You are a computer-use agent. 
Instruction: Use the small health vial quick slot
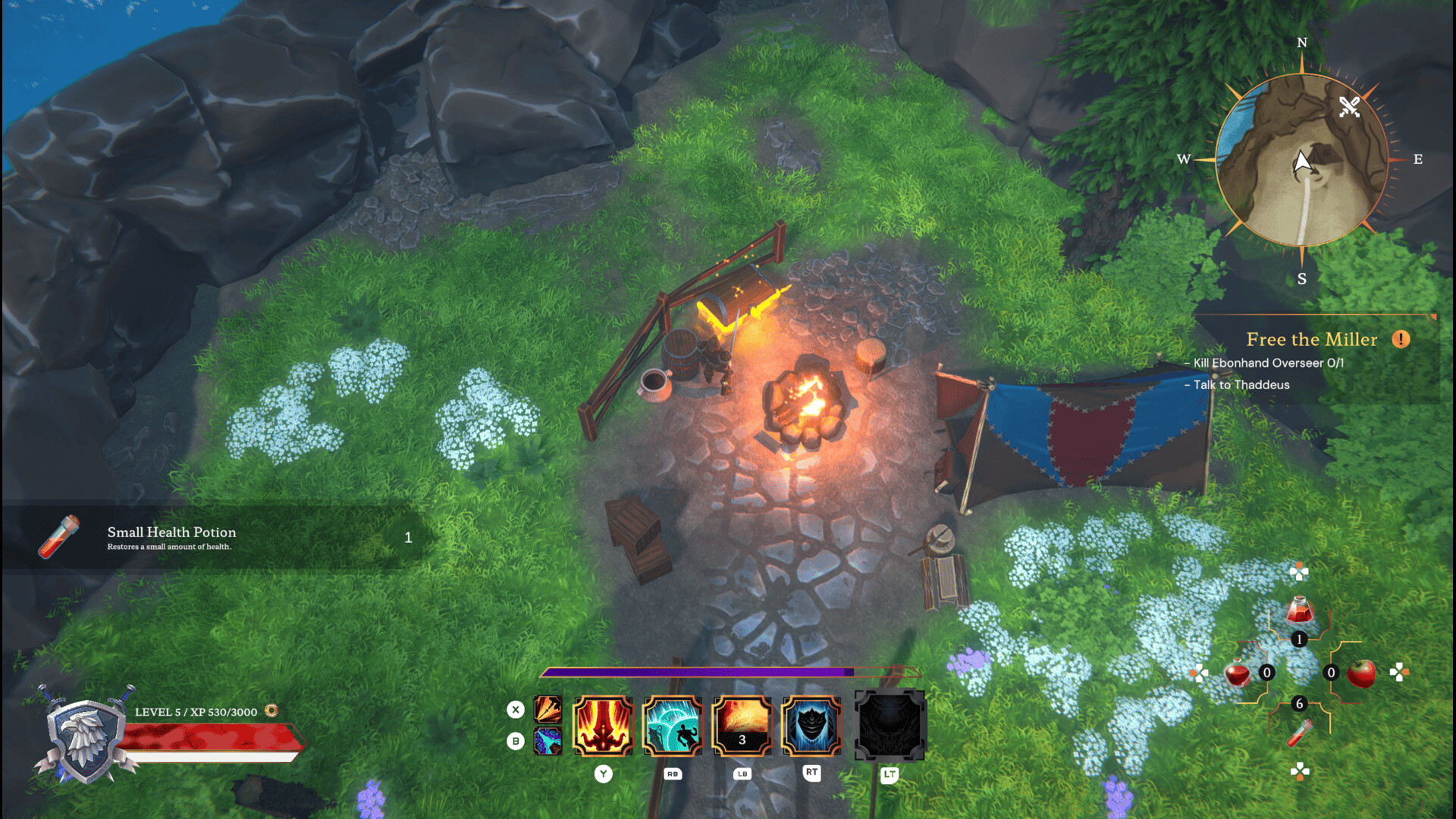1299,733
